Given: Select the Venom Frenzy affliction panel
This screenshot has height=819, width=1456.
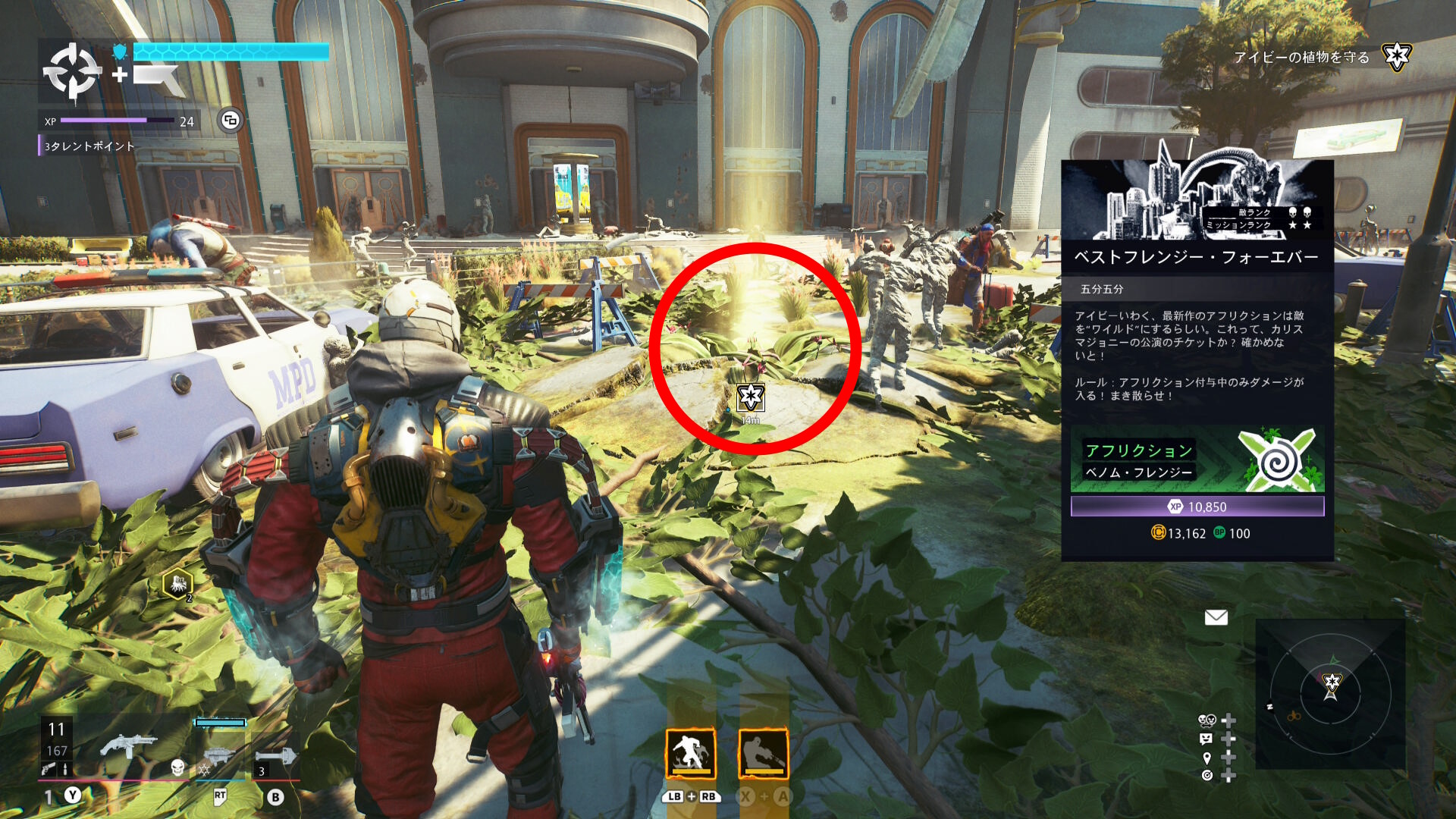Looking at the screenshot, I should point(1197,460).
